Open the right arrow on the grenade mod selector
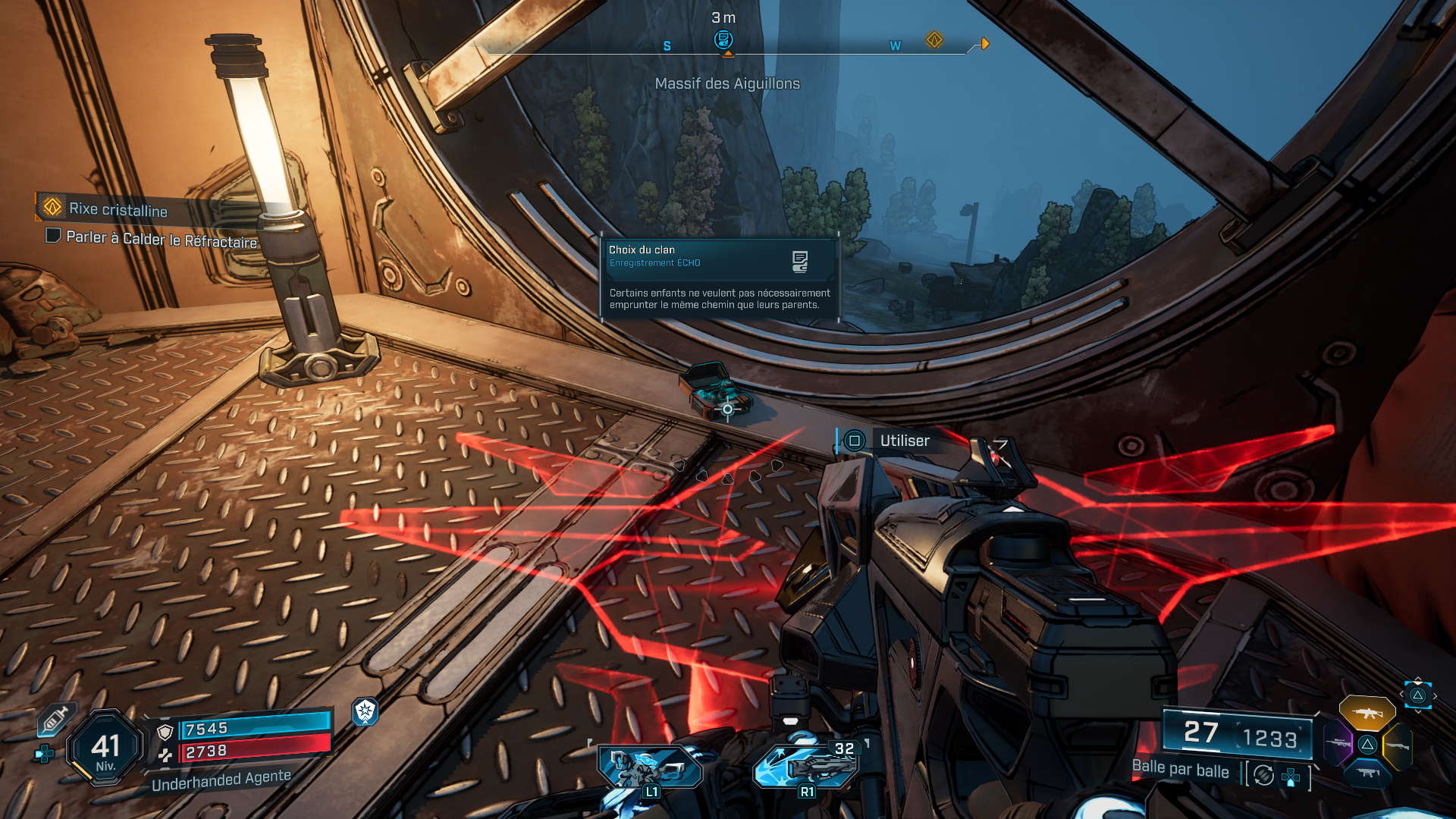Screen dimensions: 1456x819 [x=1435, y=695]
